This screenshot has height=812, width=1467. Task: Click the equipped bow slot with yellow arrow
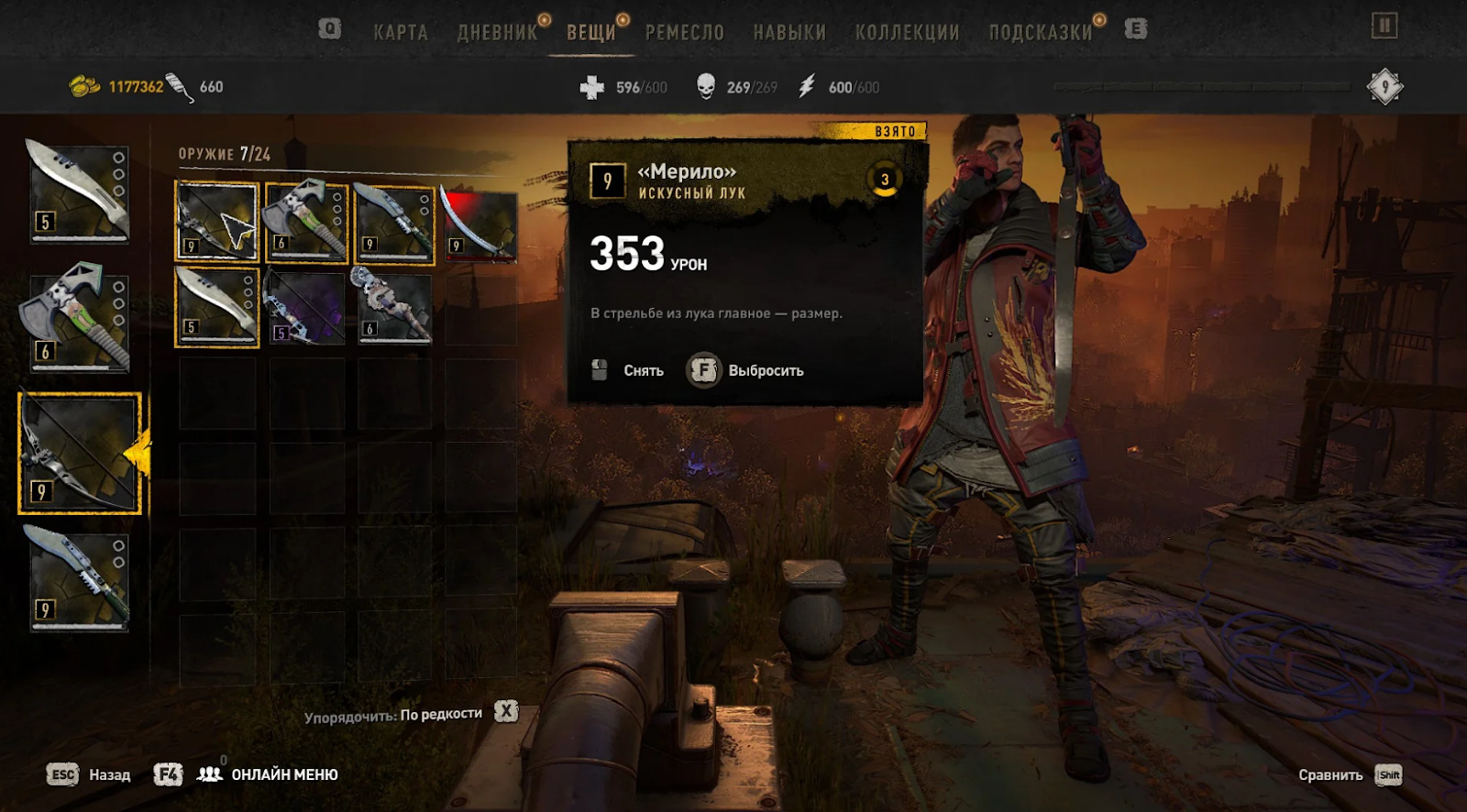point(80,453)
